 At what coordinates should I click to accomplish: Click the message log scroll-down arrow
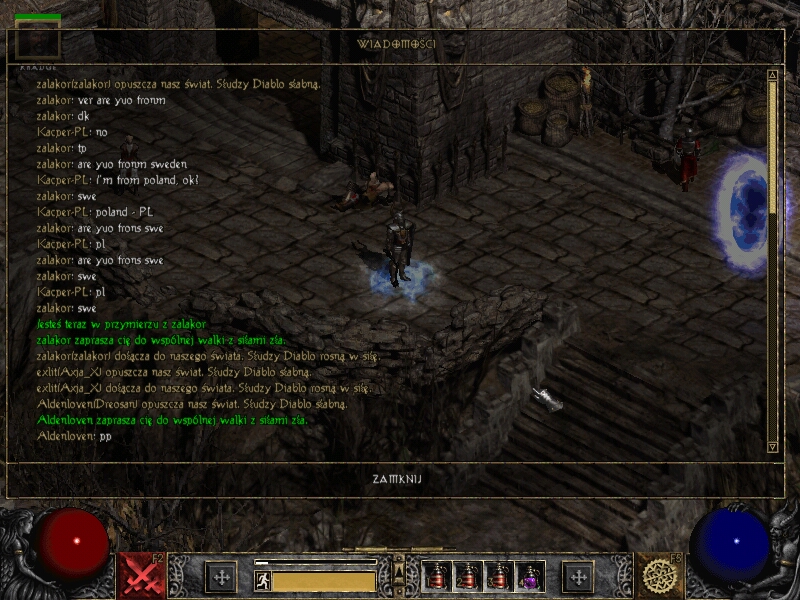(x=772, y=446)
